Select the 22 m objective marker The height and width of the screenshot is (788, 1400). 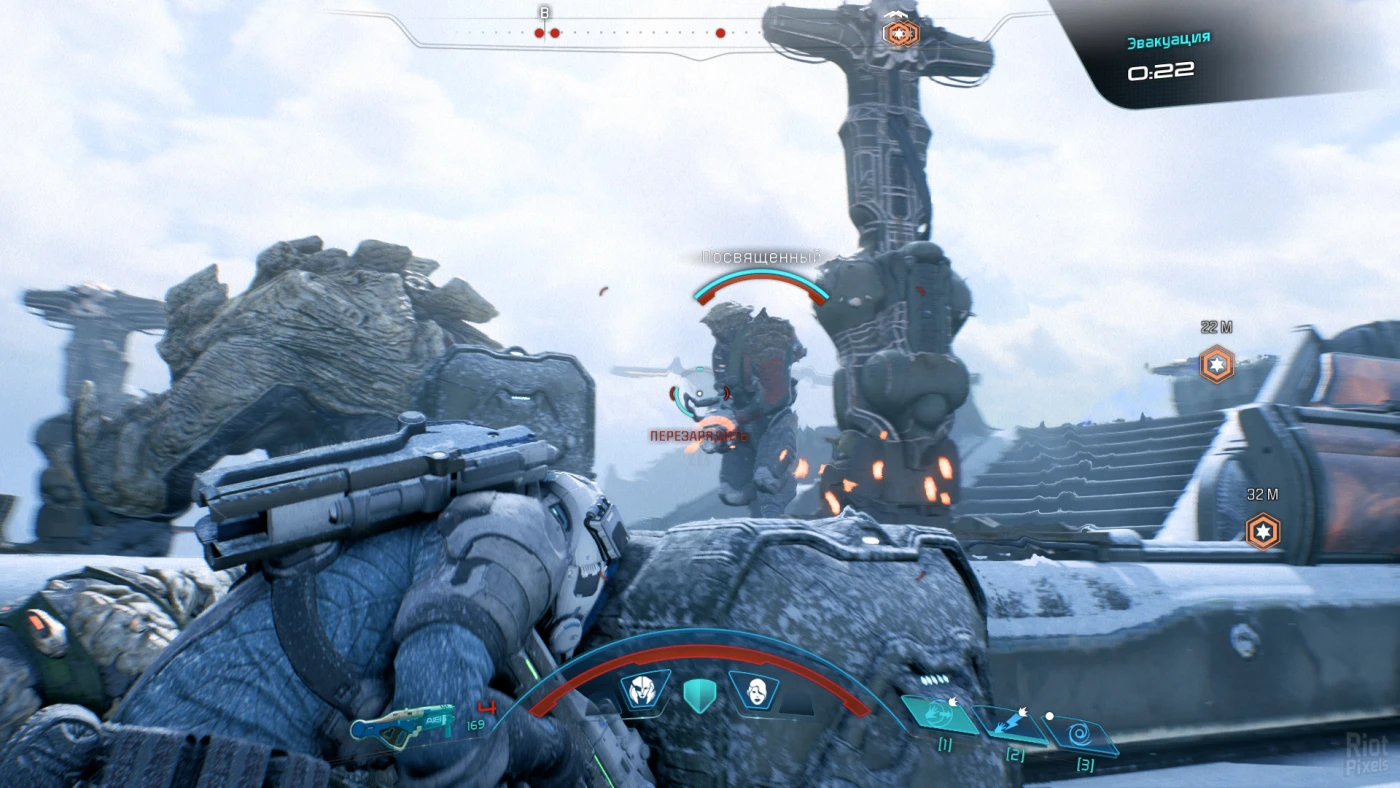1217,363
